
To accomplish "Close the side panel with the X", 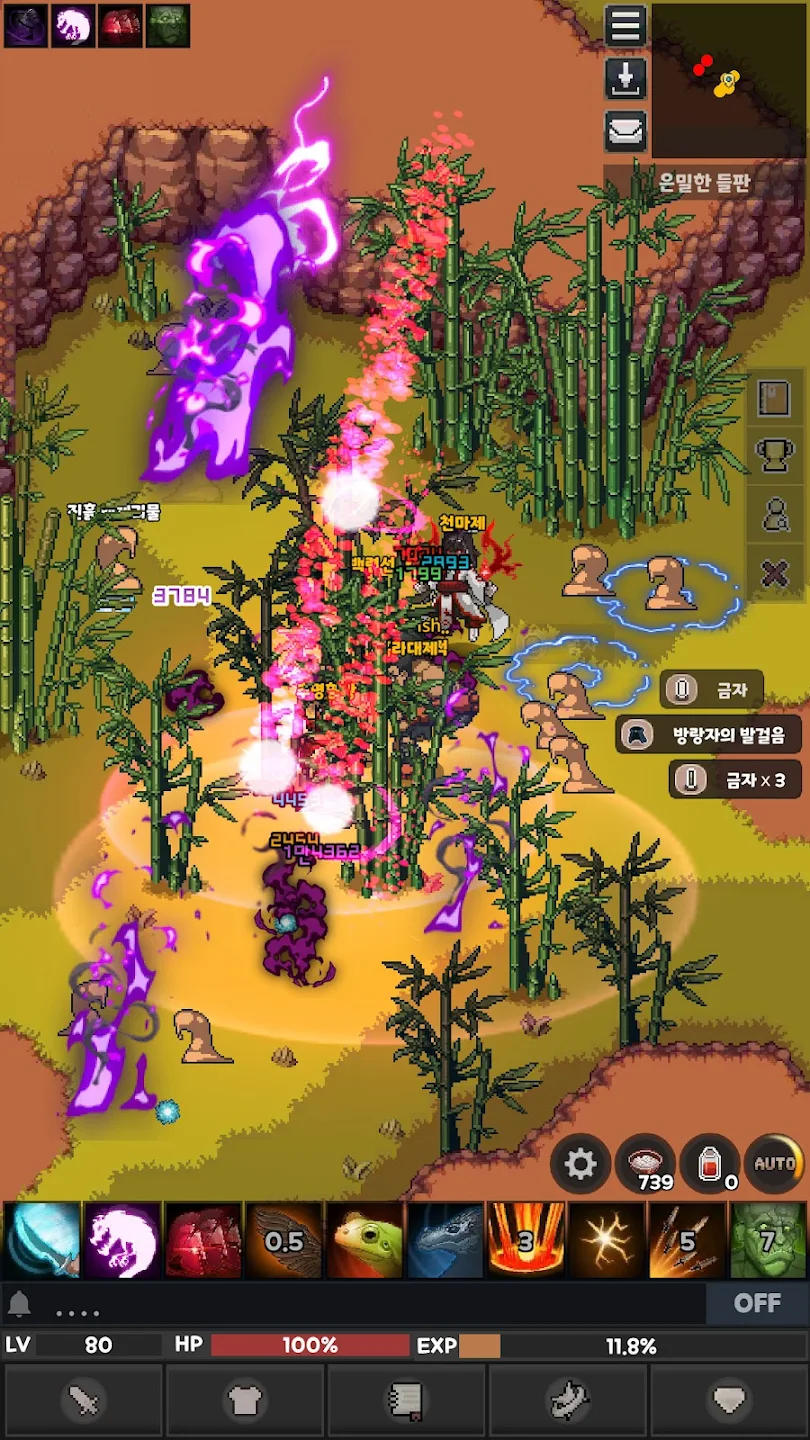I will (x=775, y=574).
